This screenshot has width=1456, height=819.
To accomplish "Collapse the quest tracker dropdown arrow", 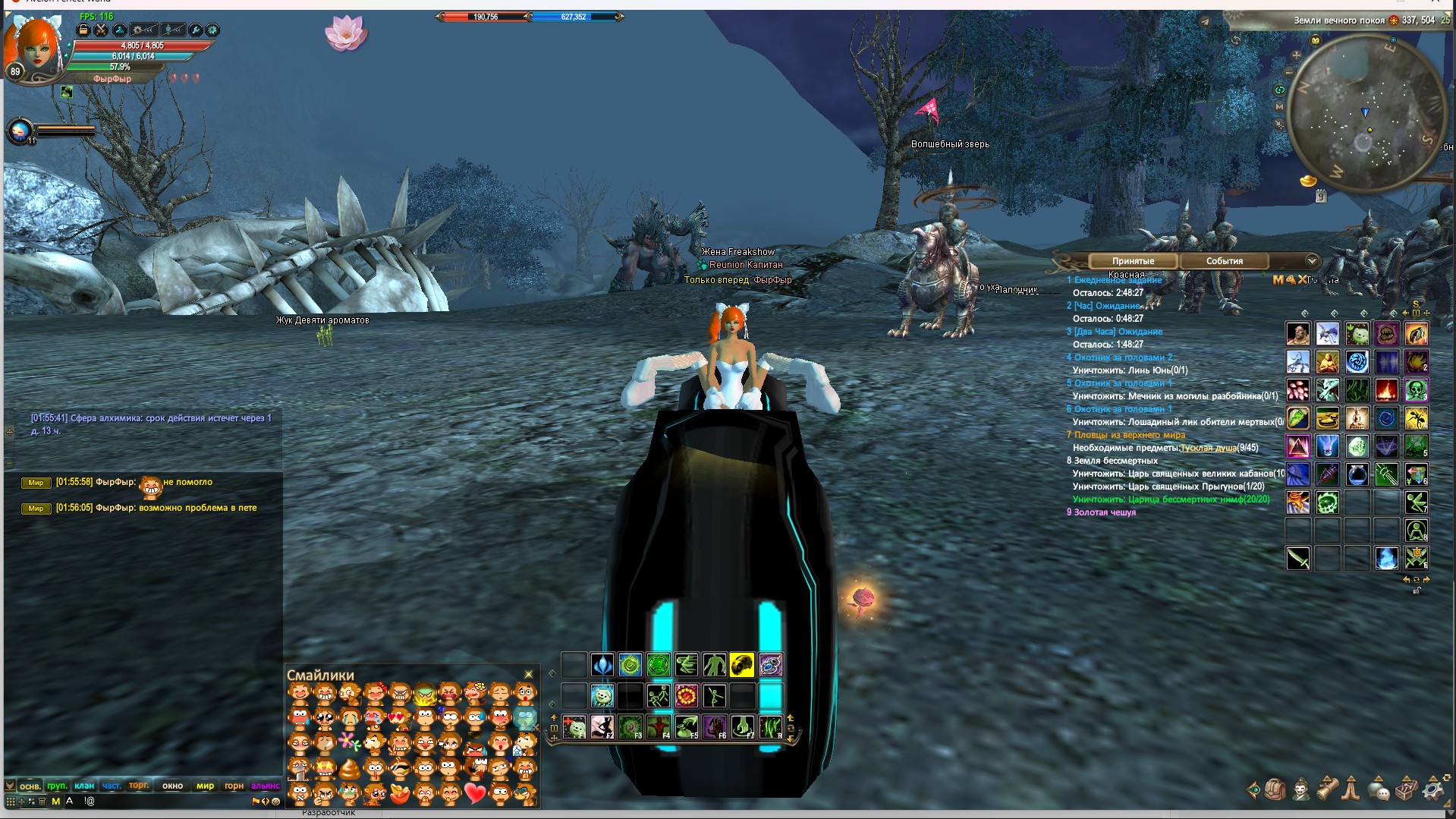I will (1312, 261).
